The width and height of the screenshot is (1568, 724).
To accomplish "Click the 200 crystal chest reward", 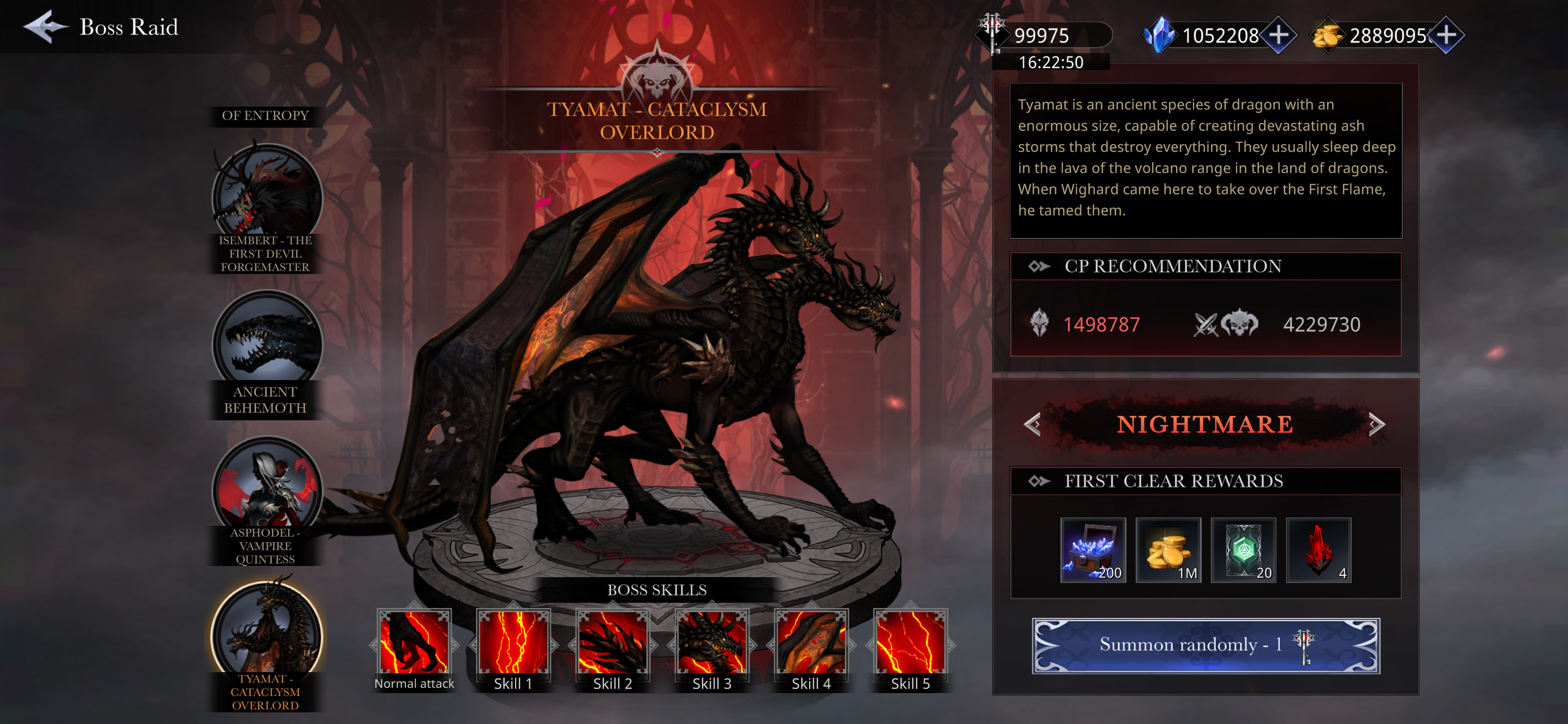I will point(1093,551).
